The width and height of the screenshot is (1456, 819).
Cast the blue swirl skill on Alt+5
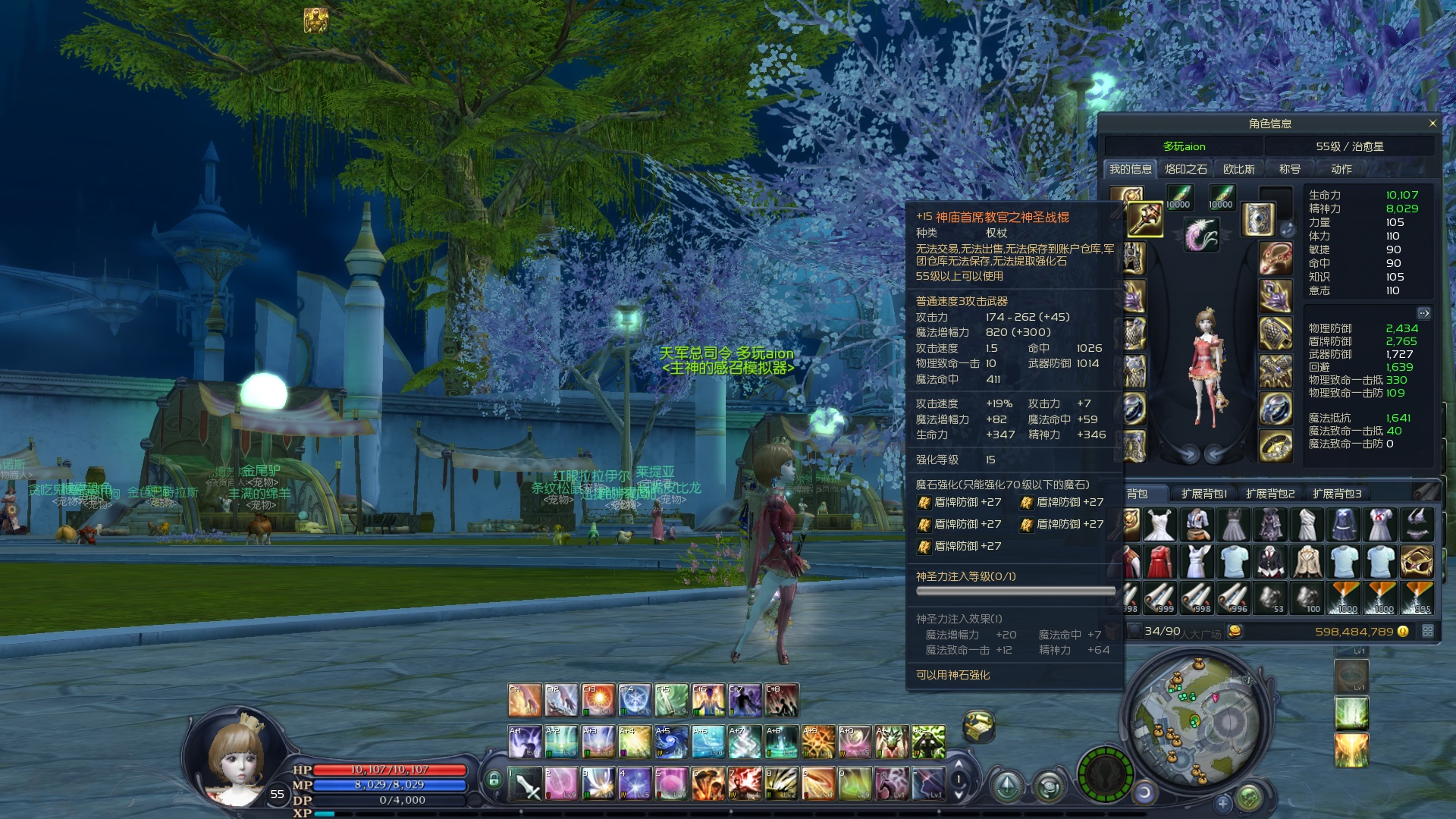pyautogui.click(x=671, y=742)
